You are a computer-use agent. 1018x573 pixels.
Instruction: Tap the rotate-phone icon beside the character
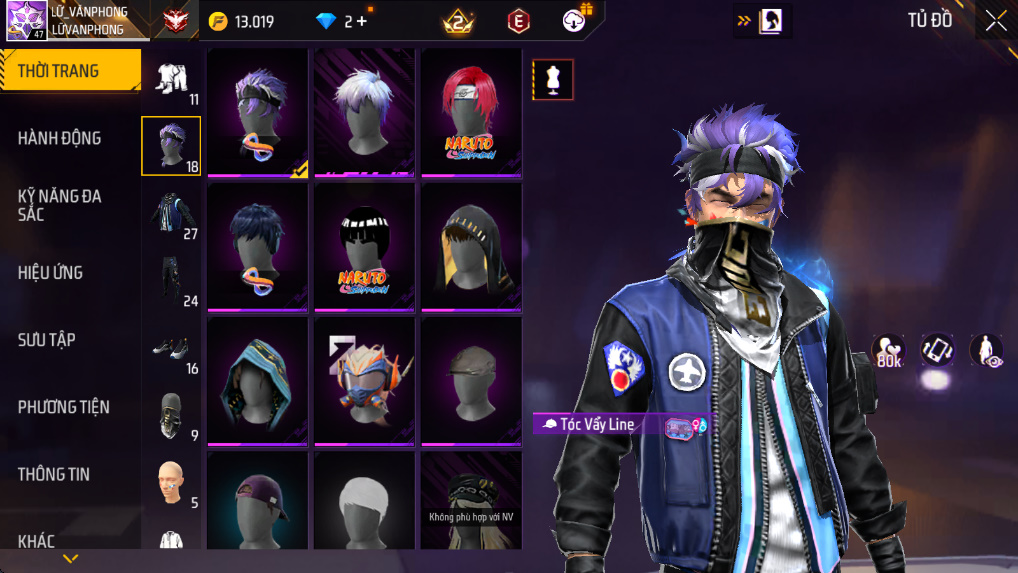pyautogui.click(x=937, y=350)
